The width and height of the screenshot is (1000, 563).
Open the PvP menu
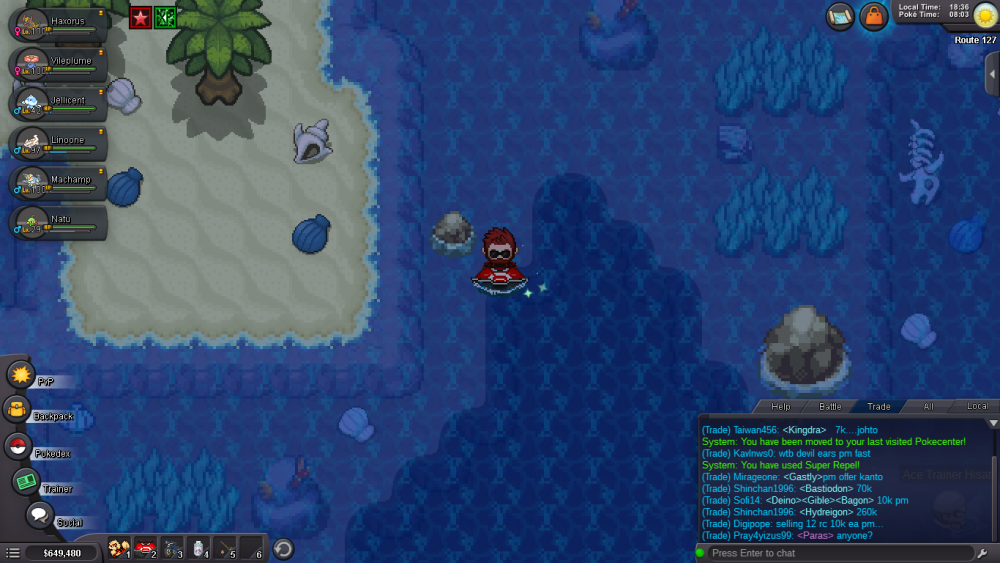(x=21, y=375)
